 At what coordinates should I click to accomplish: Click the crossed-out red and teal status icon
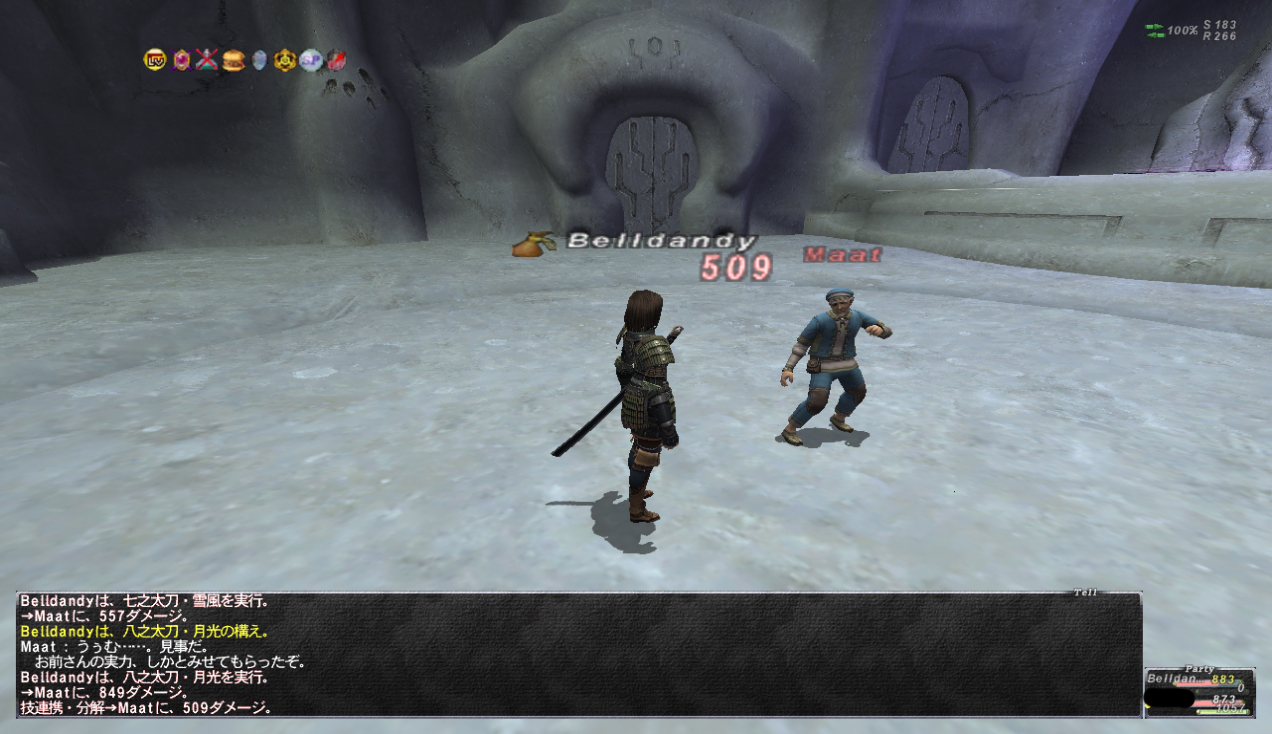tap(207, 60)
